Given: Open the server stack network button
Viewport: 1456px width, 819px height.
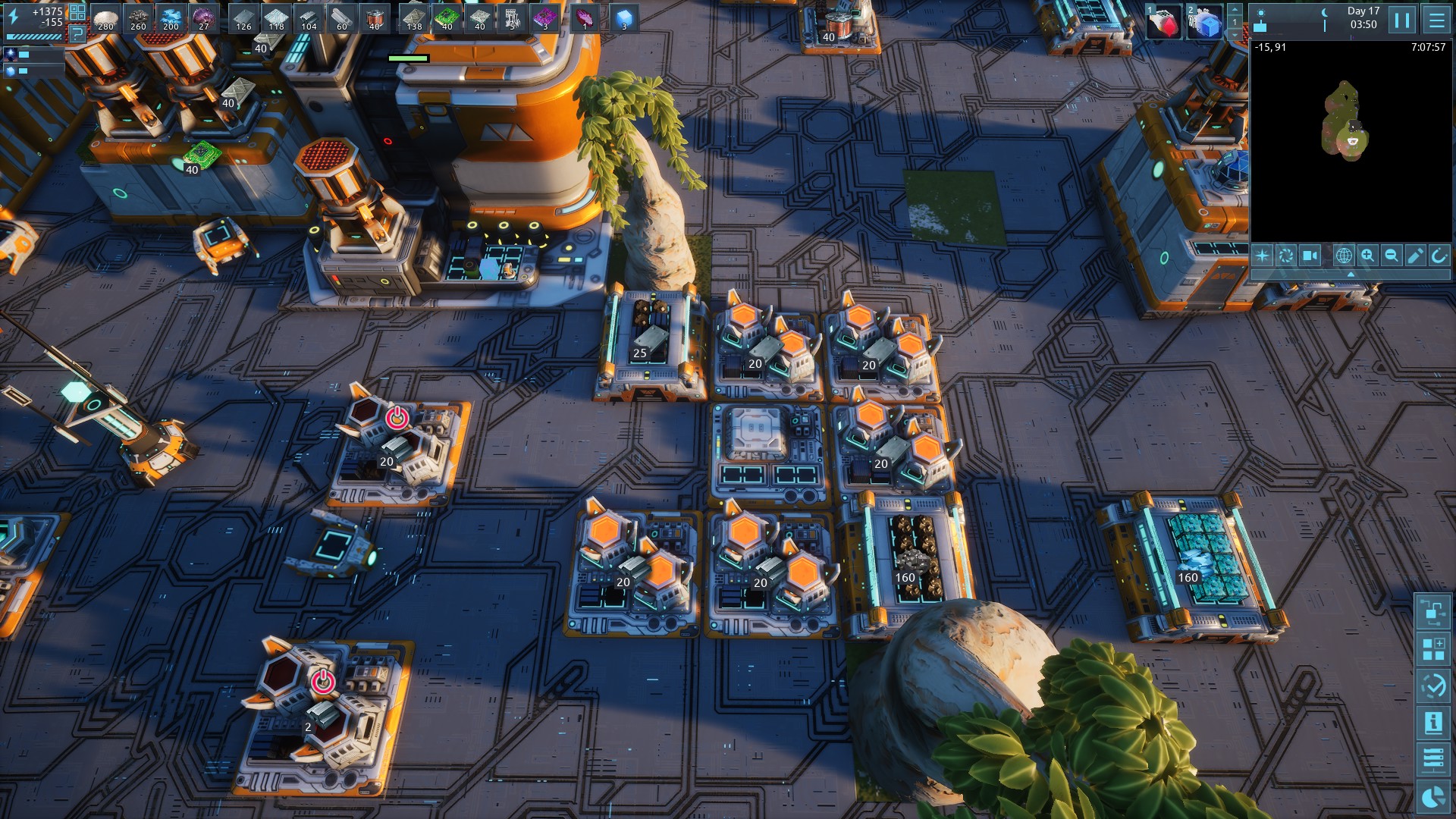Looking at the screenshot, I should 1432,759.
